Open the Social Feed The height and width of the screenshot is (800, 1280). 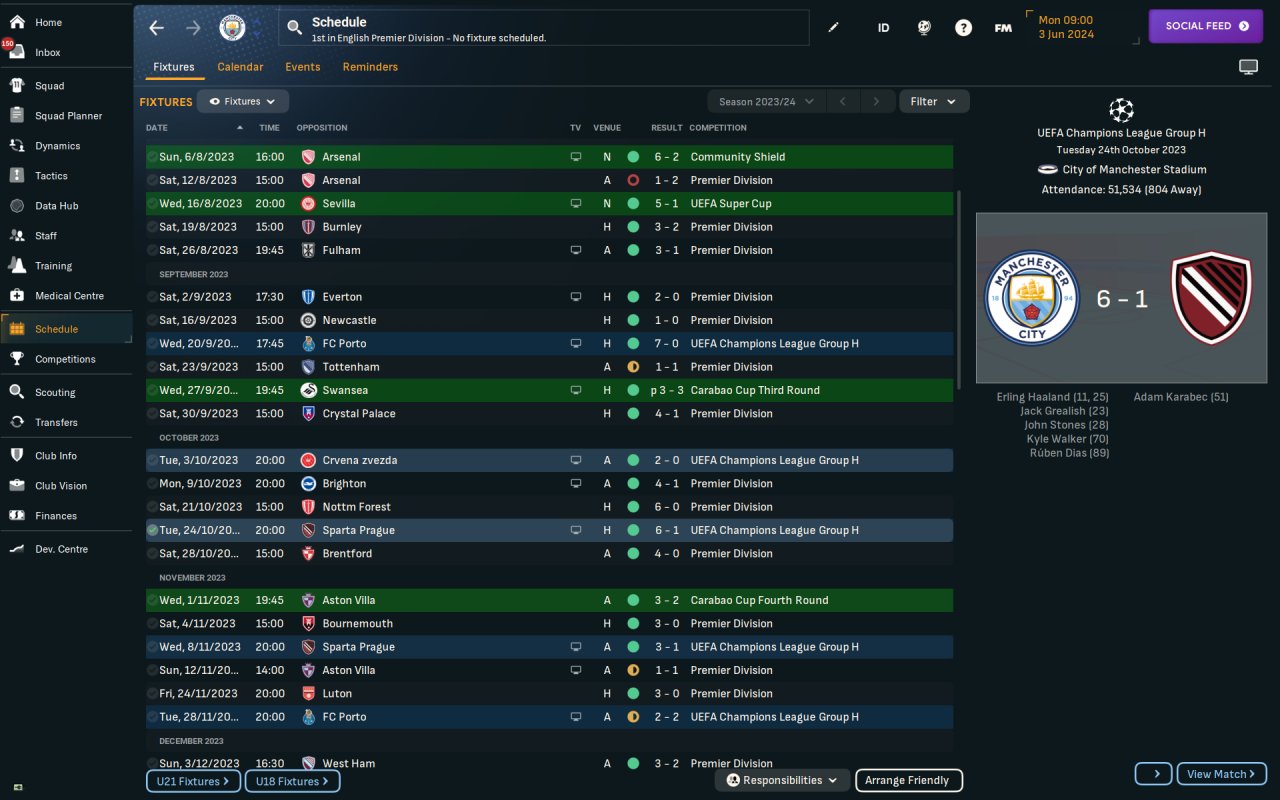point(1206,26)
